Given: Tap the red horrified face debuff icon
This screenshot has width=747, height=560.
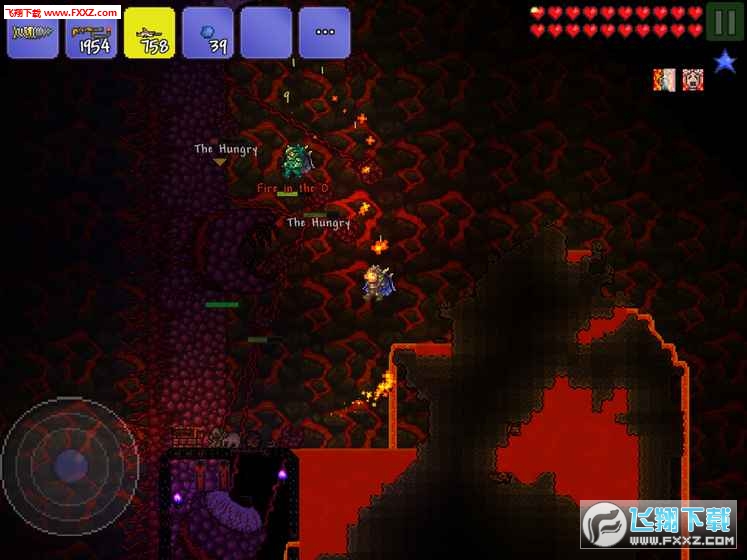Looking at the screenshot, I should click(x=692, y=80).
